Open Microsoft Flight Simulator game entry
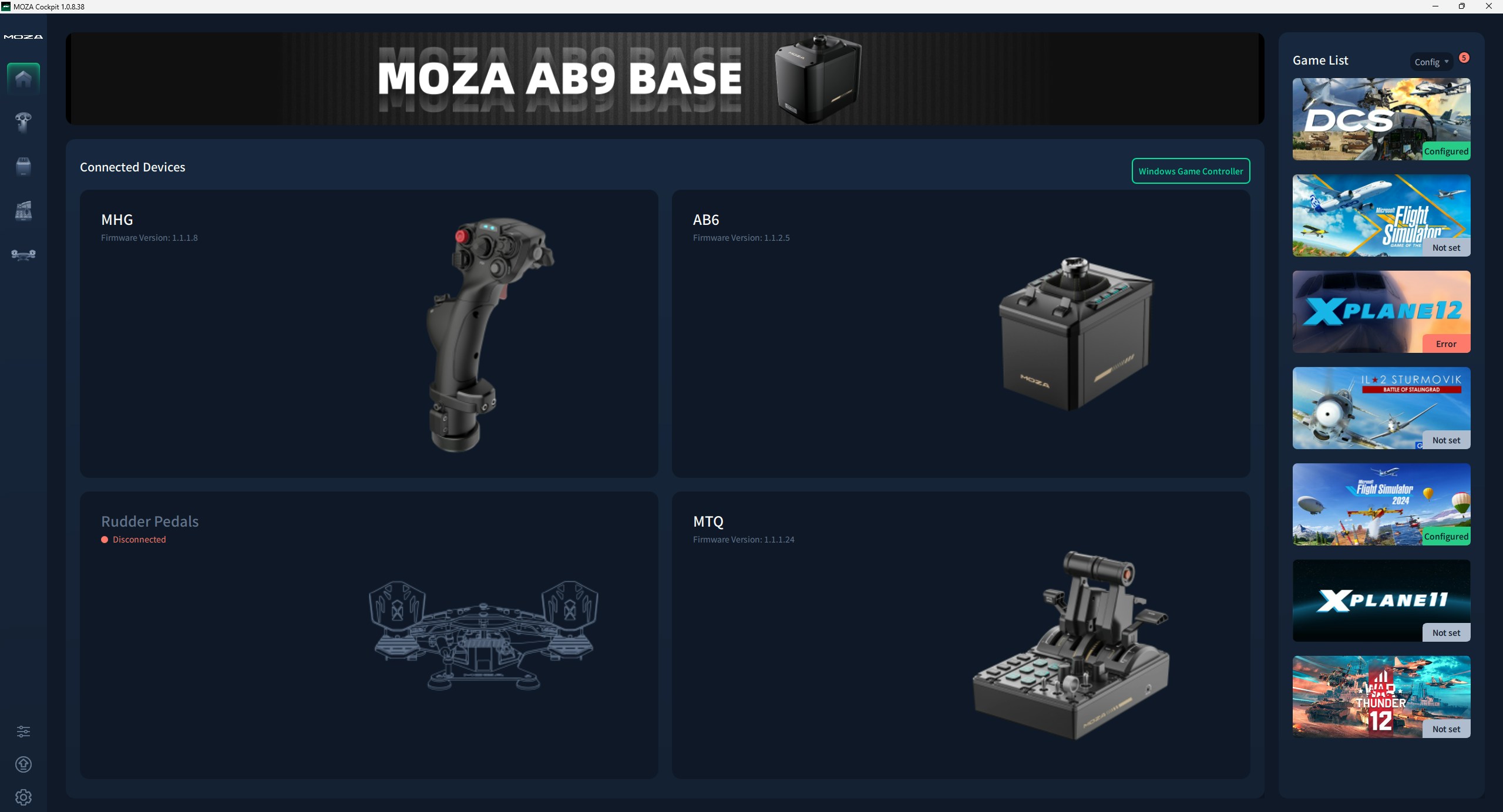 pyautogui.click(x=1381, y=215)
